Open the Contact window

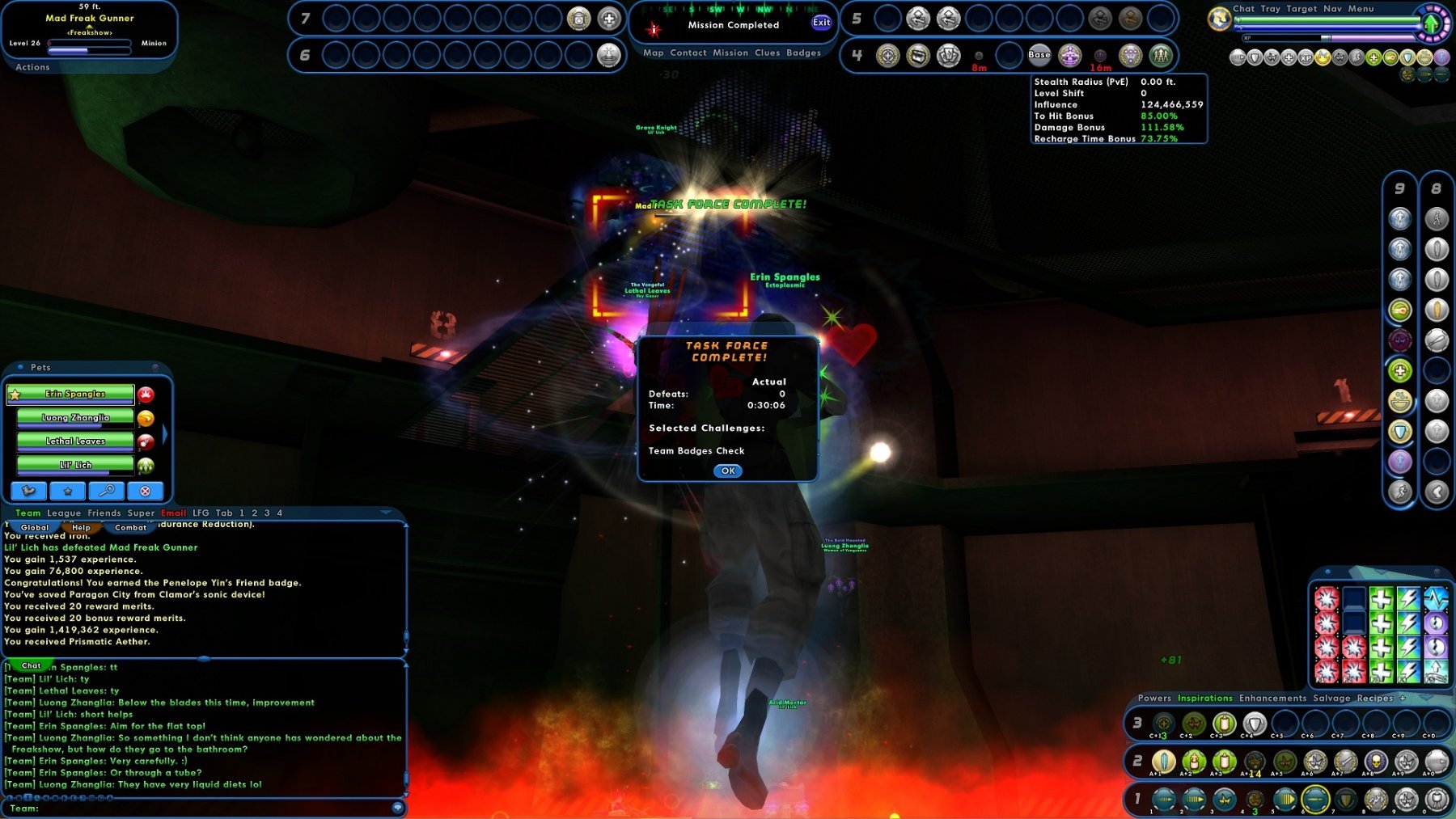click(x=688, y=53)
